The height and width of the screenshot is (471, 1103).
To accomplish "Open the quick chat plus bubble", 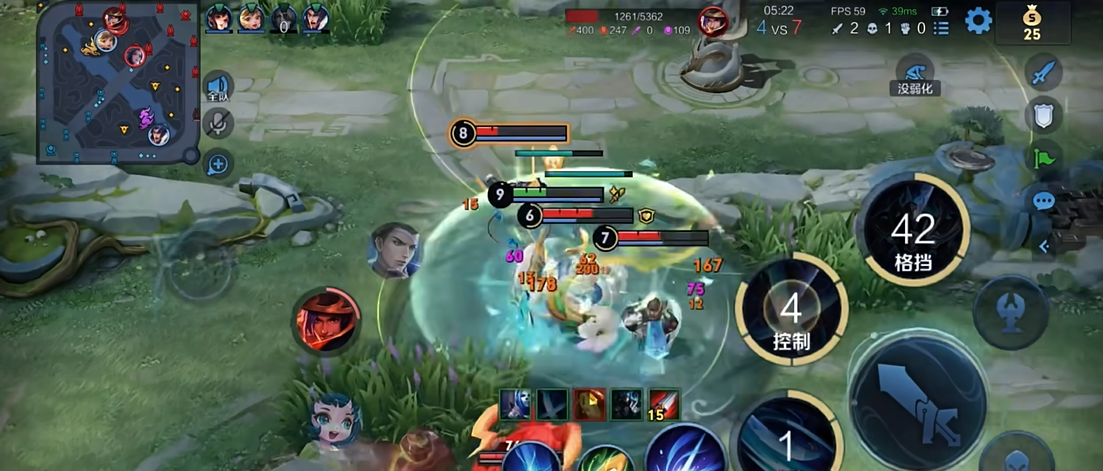I will click(218, 163).
